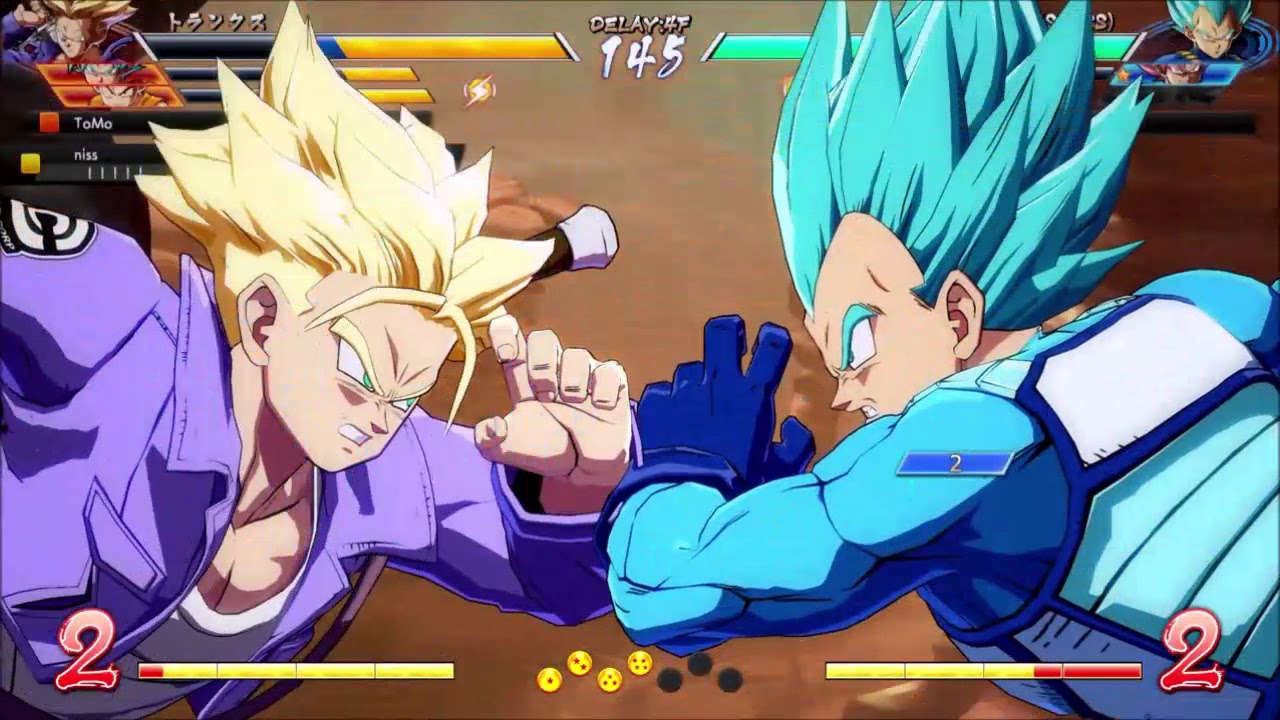Pick the assist teammate portrait under Vegeta
Image resolution: width=1280 pixels, height=720 pixels.
(1180, 73)
